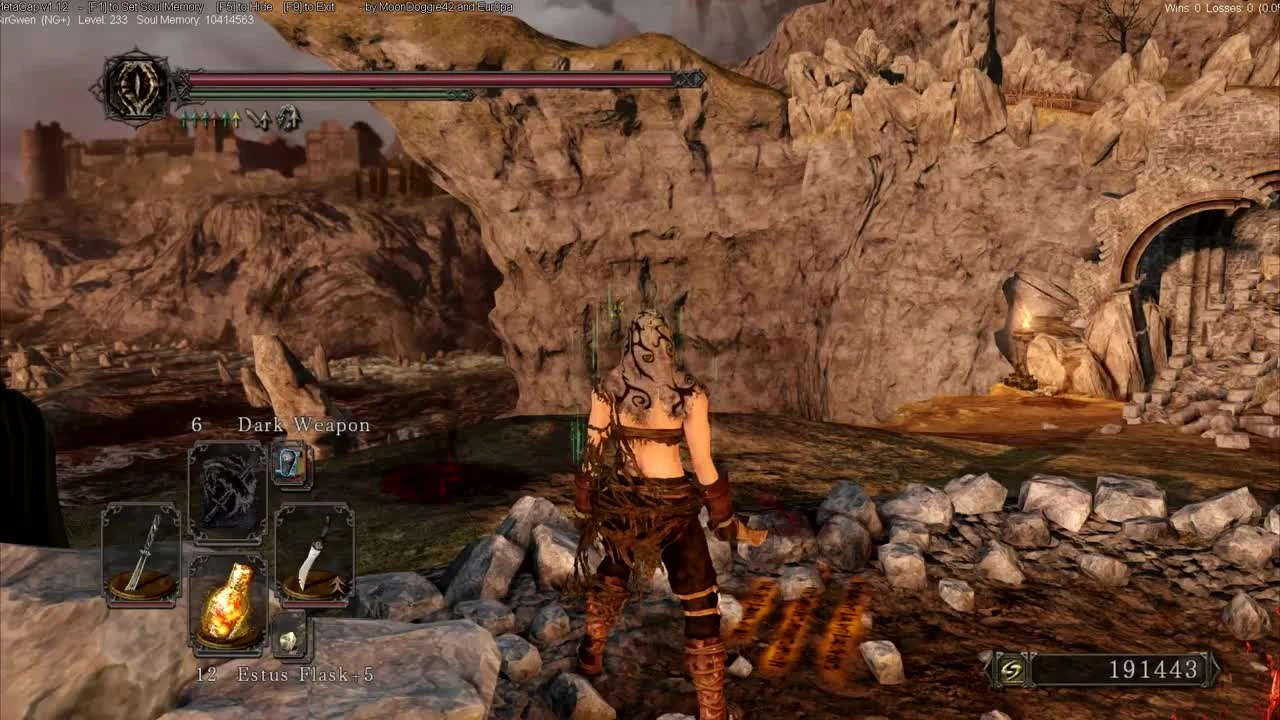Select the SirGwen (NG+) character label
Screen dimensions: 1280x720
[x=35, y=19]
